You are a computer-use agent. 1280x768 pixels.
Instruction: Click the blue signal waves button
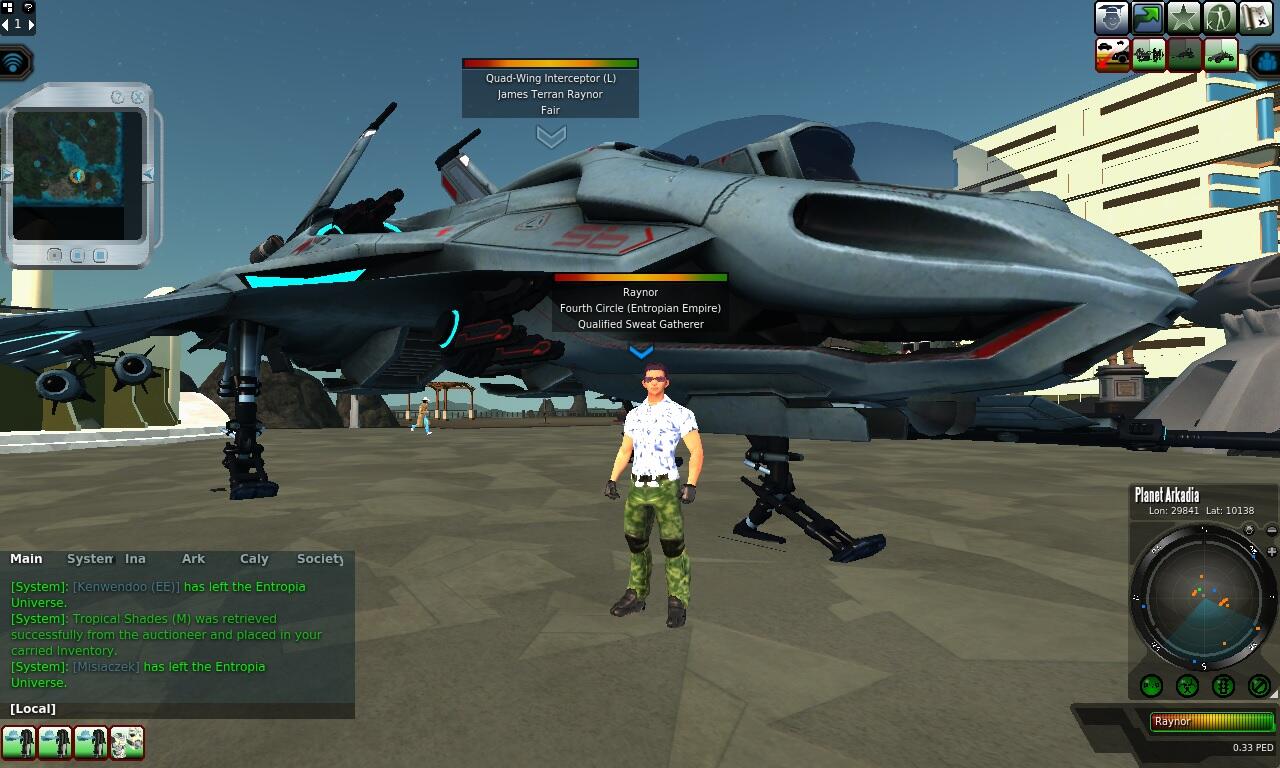point(14,63)
